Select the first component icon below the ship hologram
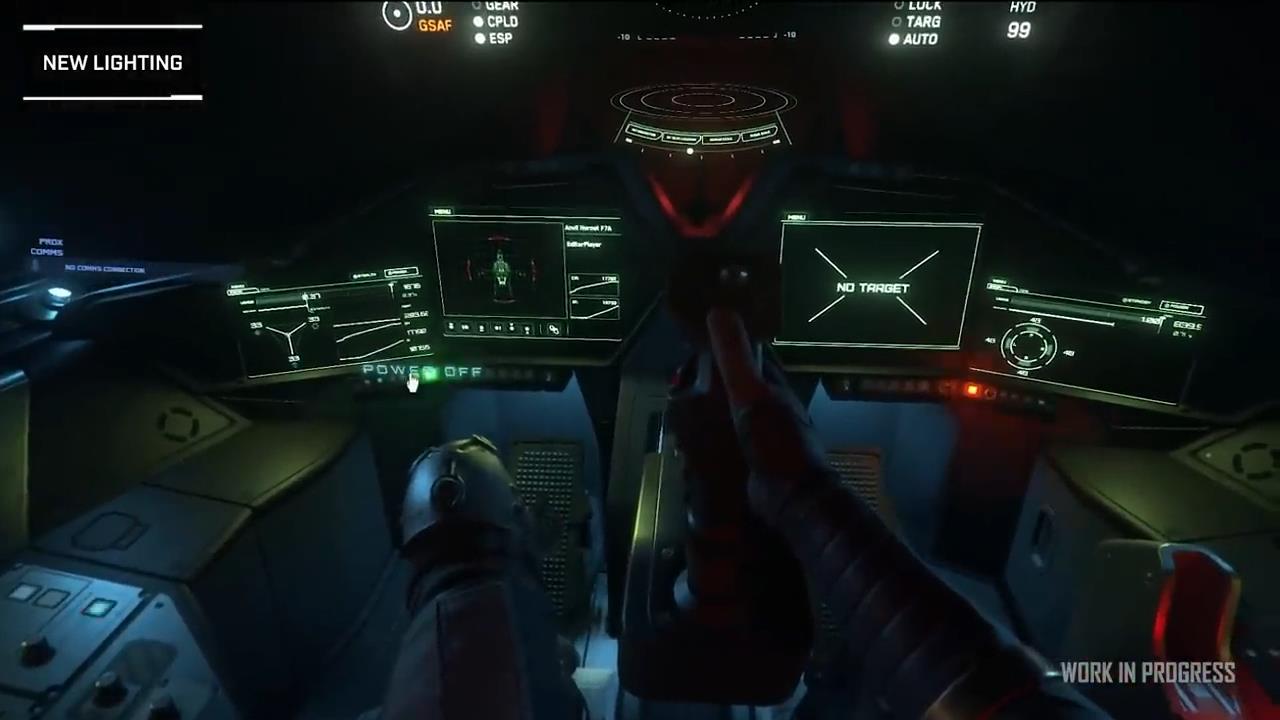This screenshot has height=720, width=1280. click(x=451, y=327)
